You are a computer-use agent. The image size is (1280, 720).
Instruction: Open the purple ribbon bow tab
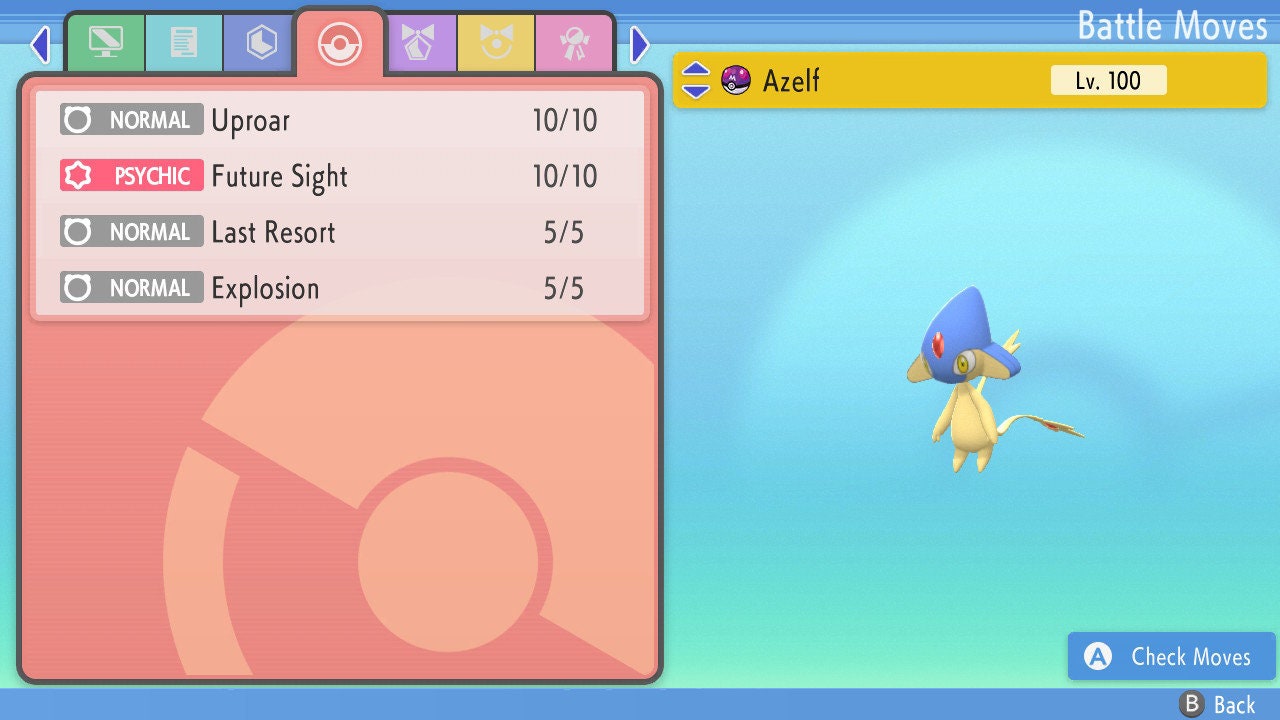(418, 43)
